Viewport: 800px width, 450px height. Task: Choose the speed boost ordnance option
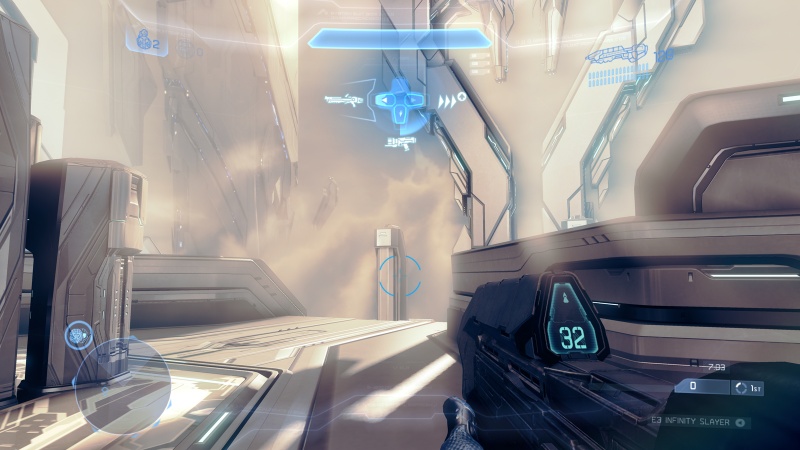pos(449,99)
